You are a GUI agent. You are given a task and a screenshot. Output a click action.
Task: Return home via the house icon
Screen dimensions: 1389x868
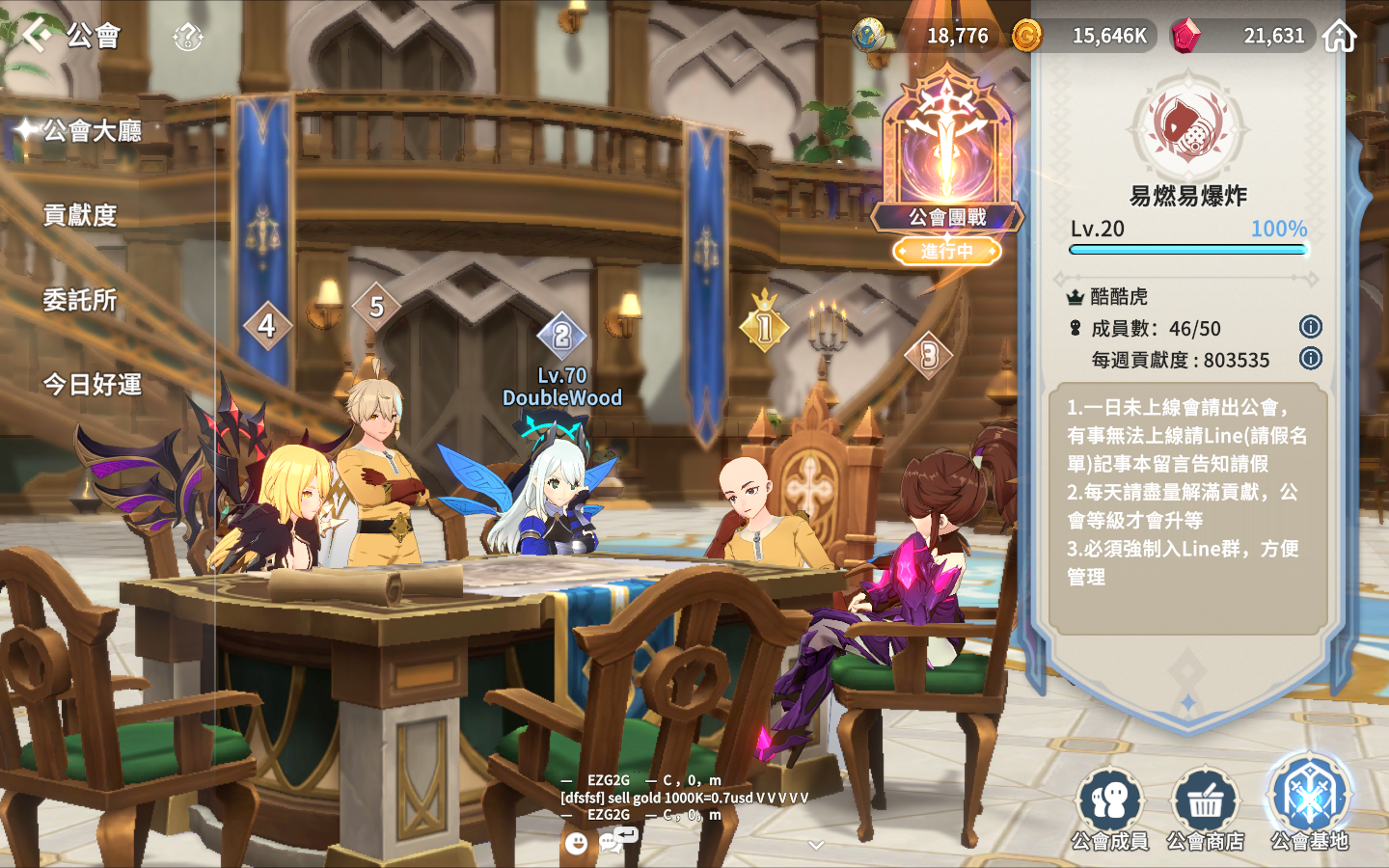[x=1339, y=36]
